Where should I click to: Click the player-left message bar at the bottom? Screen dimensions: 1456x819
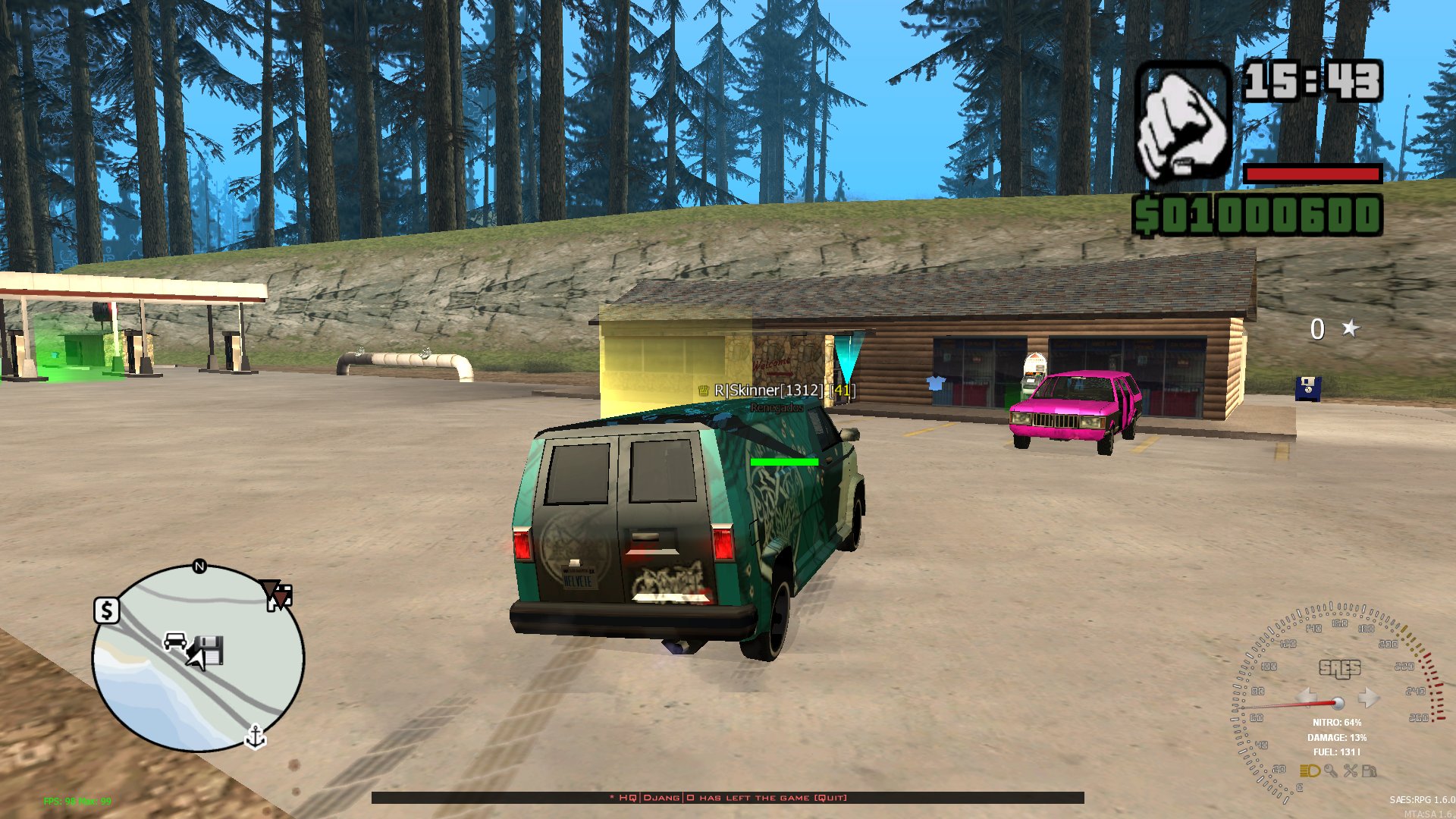tap(727, 798)
